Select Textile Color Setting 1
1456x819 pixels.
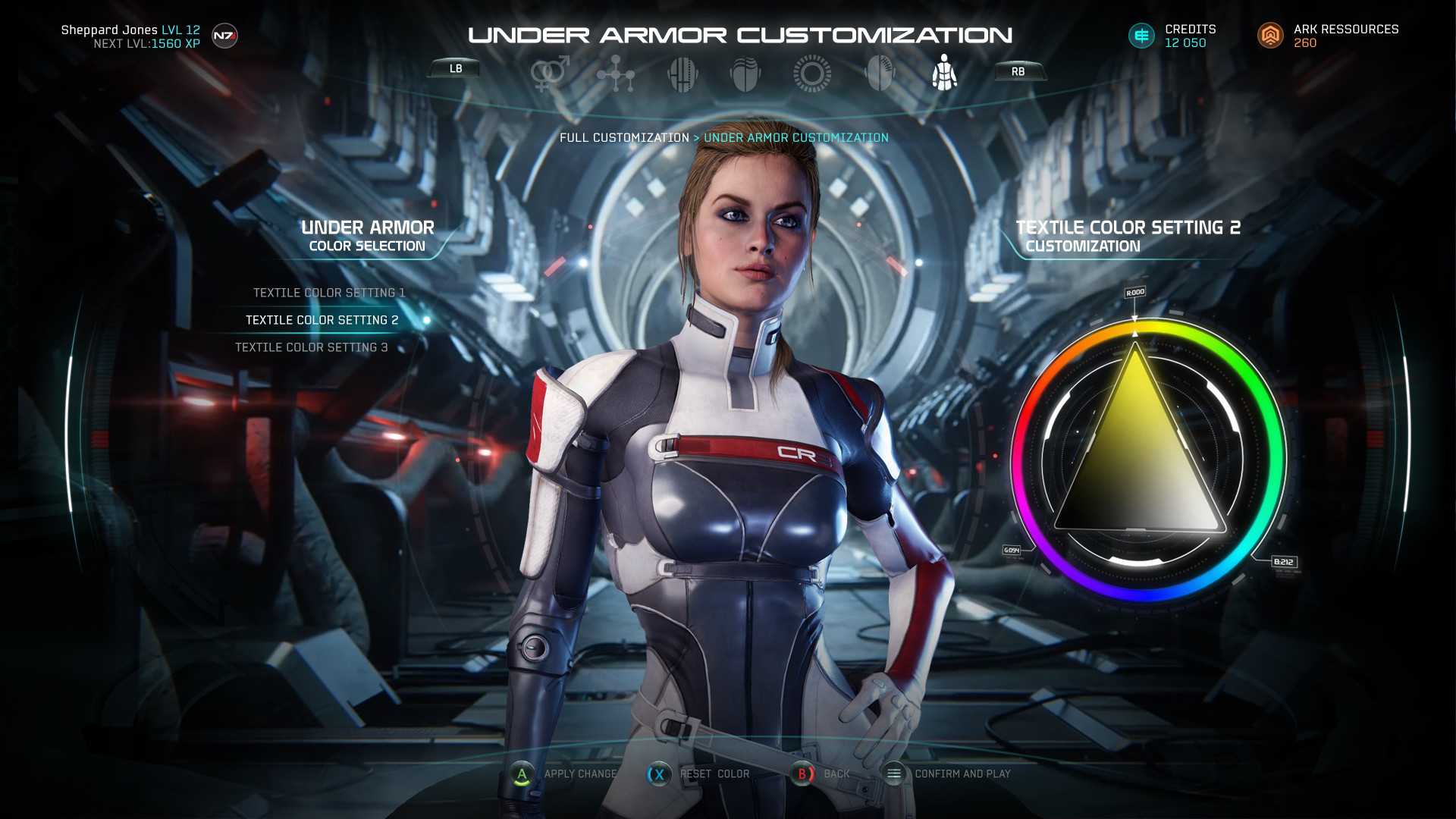pos(330,293)
